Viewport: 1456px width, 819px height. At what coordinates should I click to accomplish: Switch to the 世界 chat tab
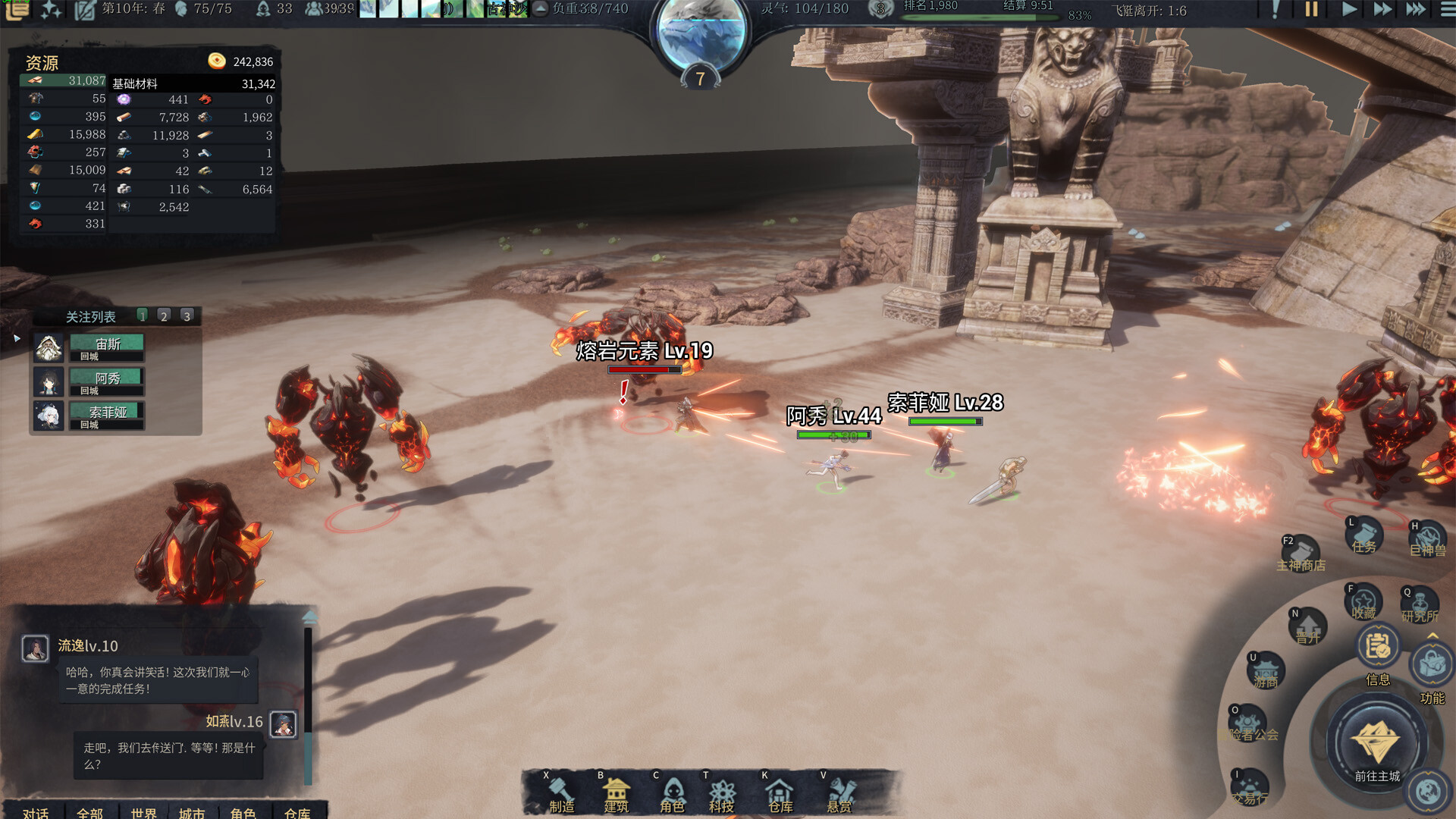(x=143, y=812)
